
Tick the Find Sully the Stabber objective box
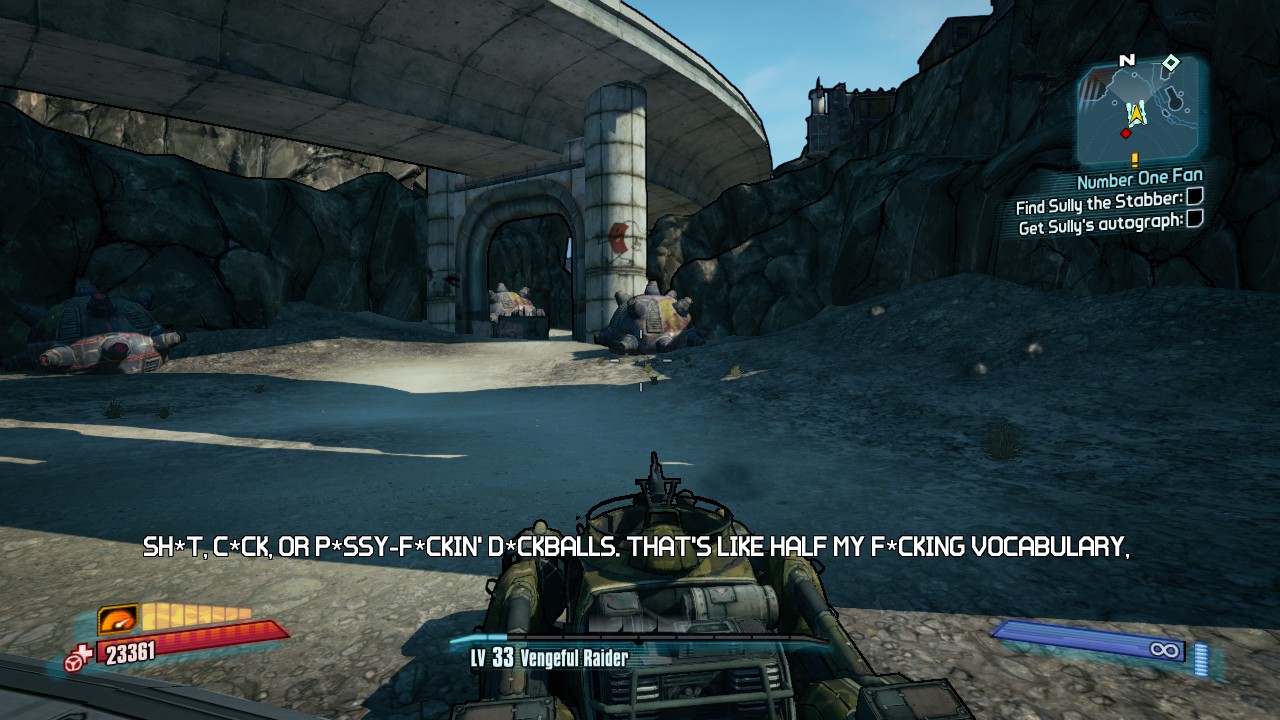1194,200
